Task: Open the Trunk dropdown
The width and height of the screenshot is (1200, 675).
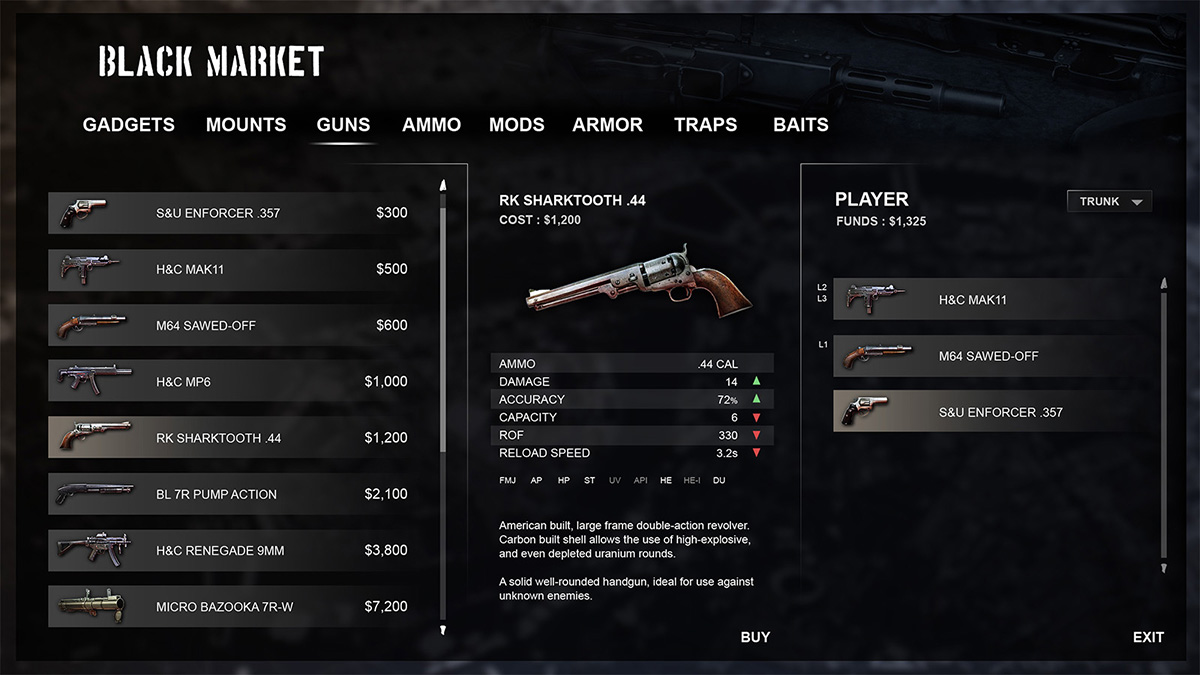Action: [x=1109, y=202]
